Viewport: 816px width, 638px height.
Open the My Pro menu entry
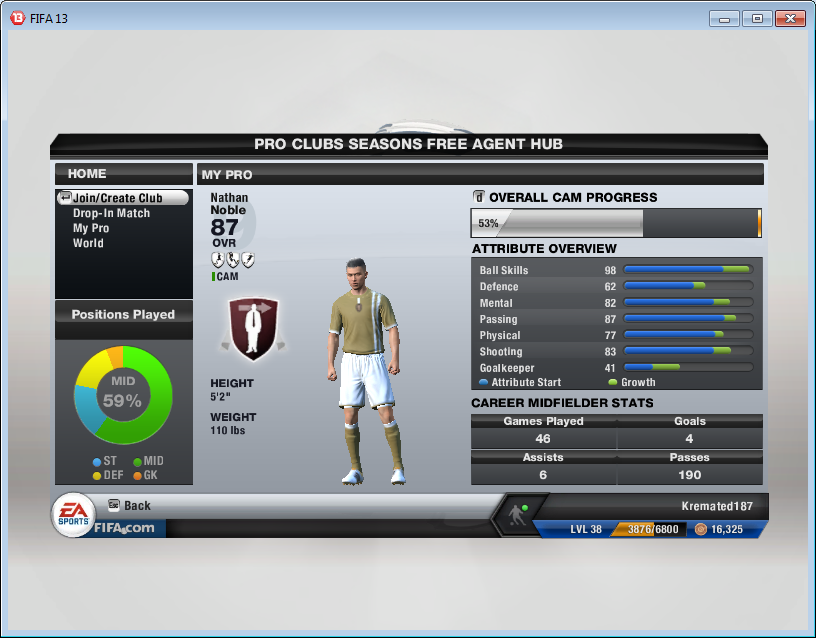(x=91, y=228)
